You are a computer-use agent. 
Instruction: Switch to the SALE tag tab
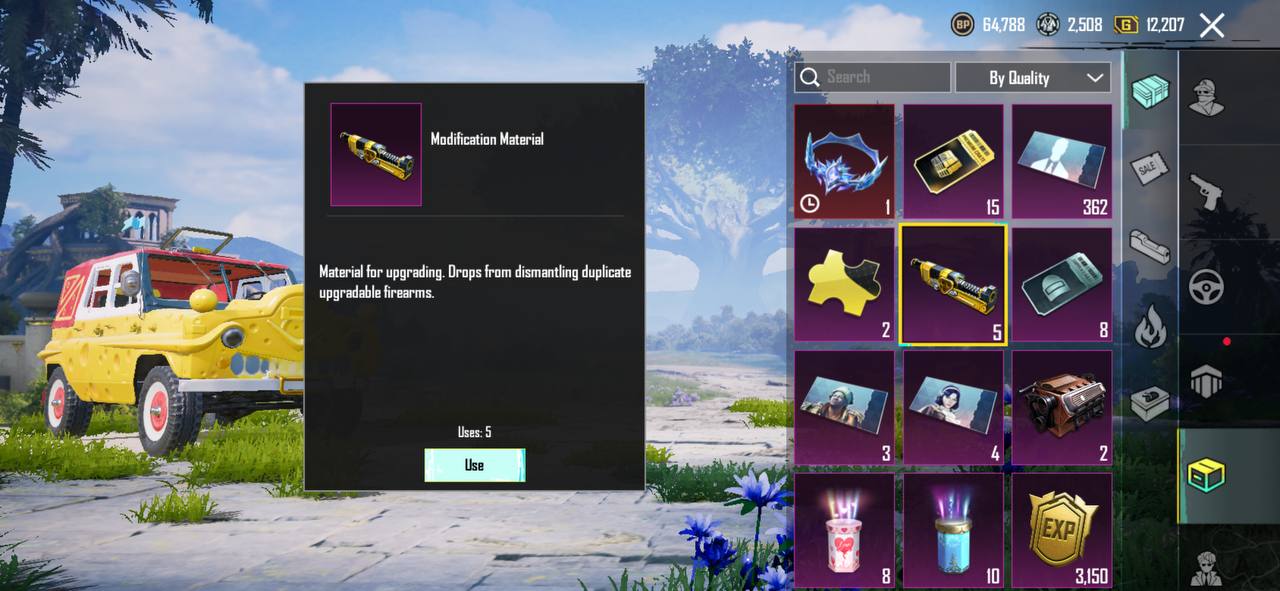coord(1150,168)
